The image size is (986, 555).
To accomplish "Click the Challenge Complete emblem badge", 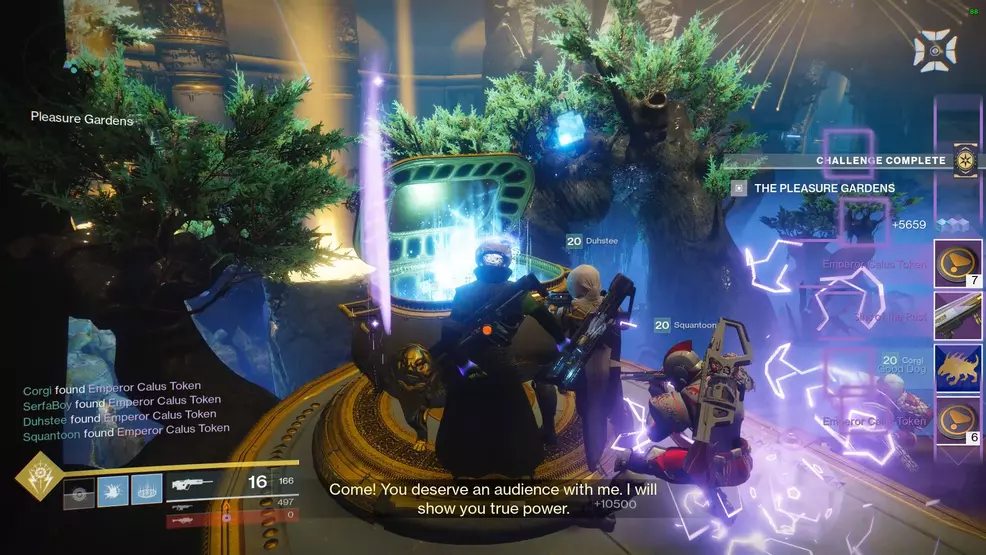I will (x=965, y=160).
